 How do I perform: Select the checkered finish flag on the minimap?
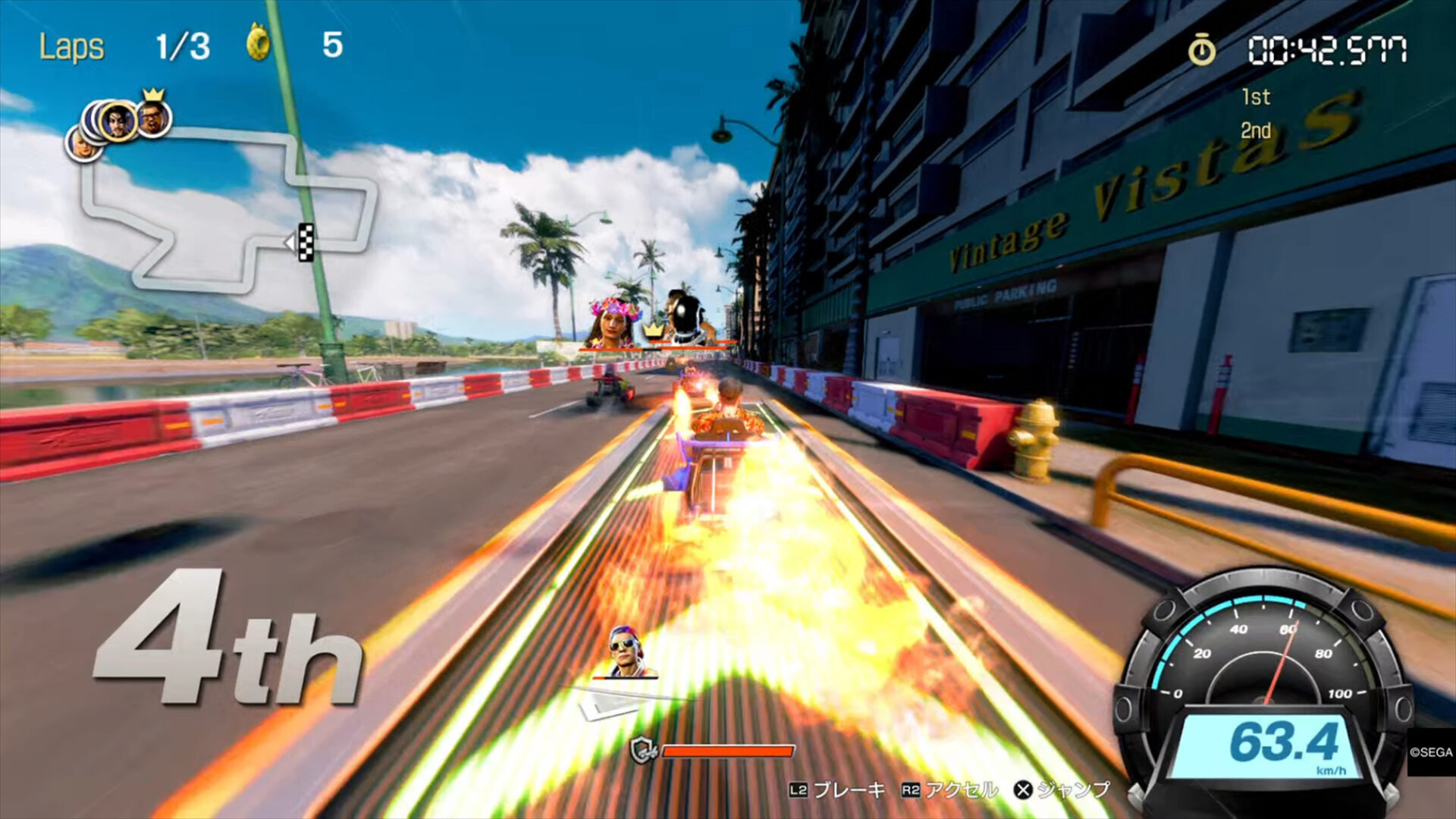tap(306, 242)
